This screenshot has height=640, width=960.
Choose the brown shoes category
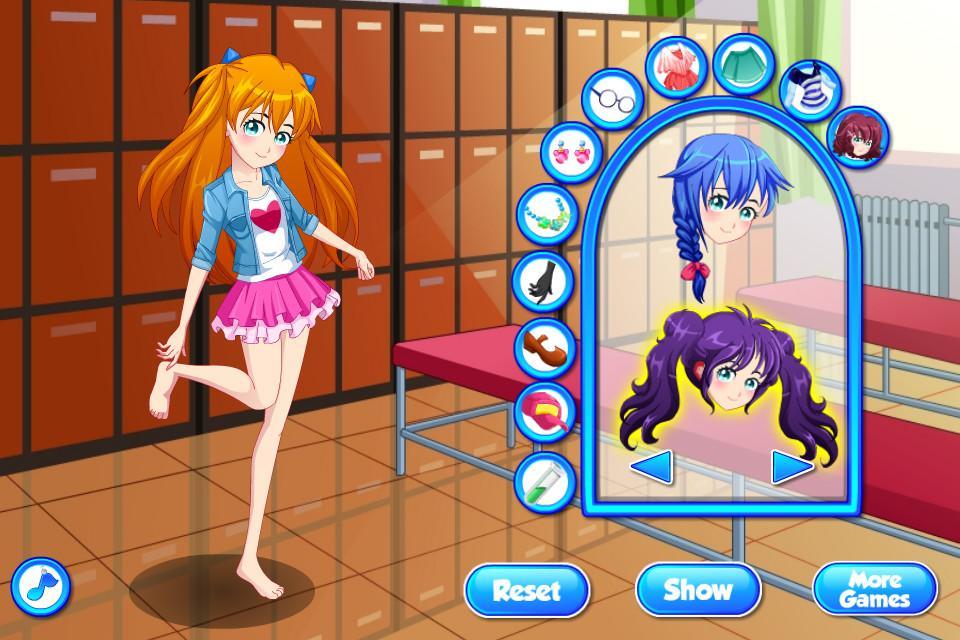point(546,345)
